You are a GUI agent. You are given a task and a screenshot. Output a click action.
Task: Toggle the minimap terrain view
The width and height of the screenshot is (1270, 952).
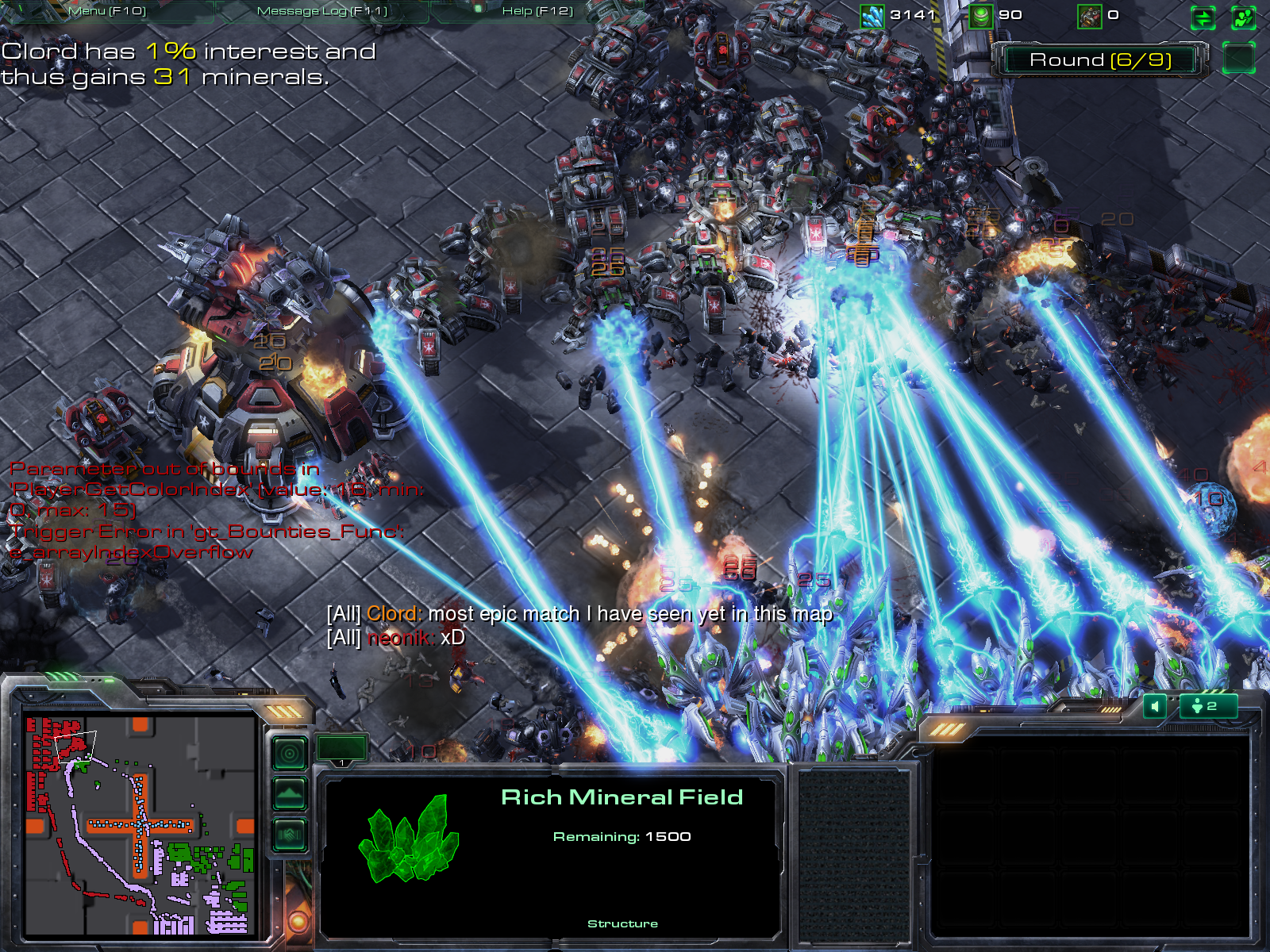[x=290, y=793]
